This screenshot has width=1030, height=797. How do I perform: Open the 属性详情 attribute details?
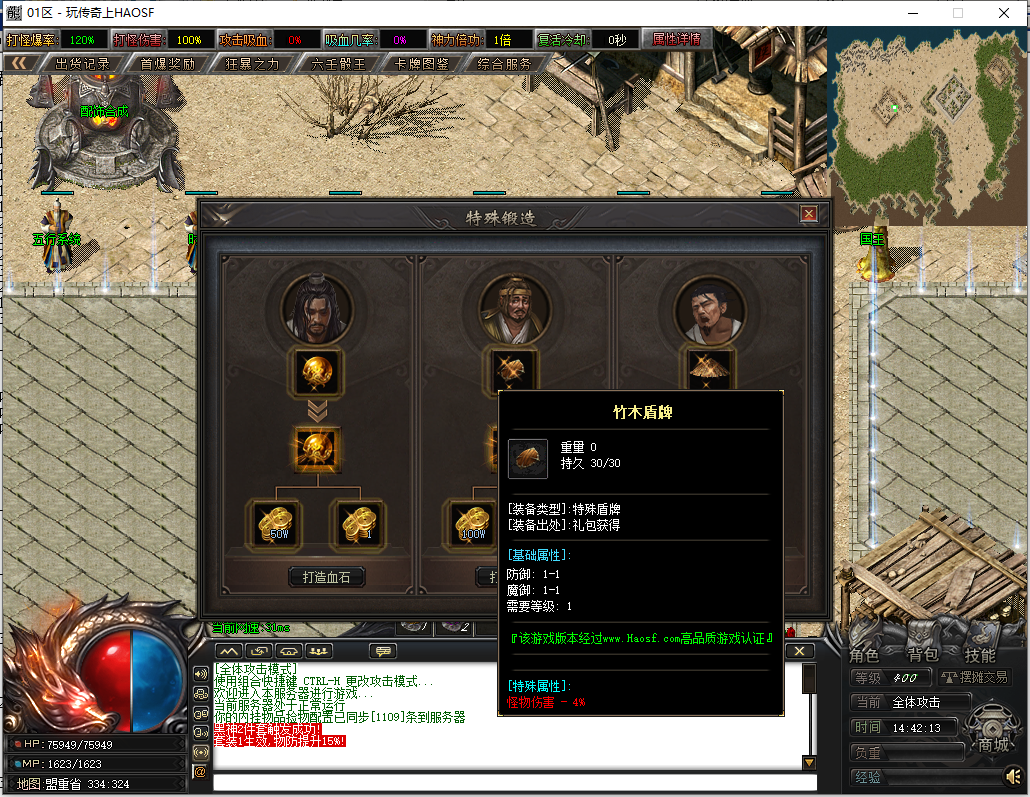(x=677, y=40)
